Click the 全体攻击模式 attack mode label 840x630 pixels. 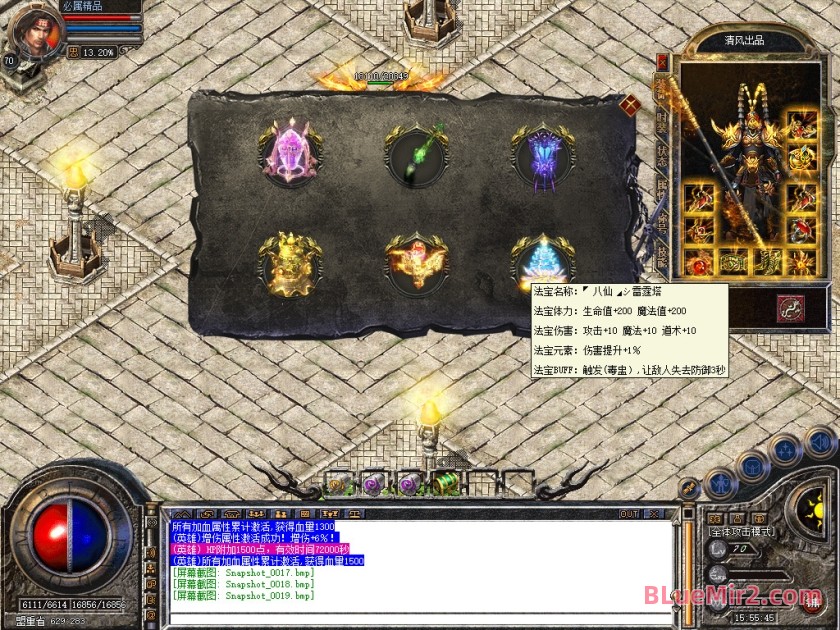741,533
